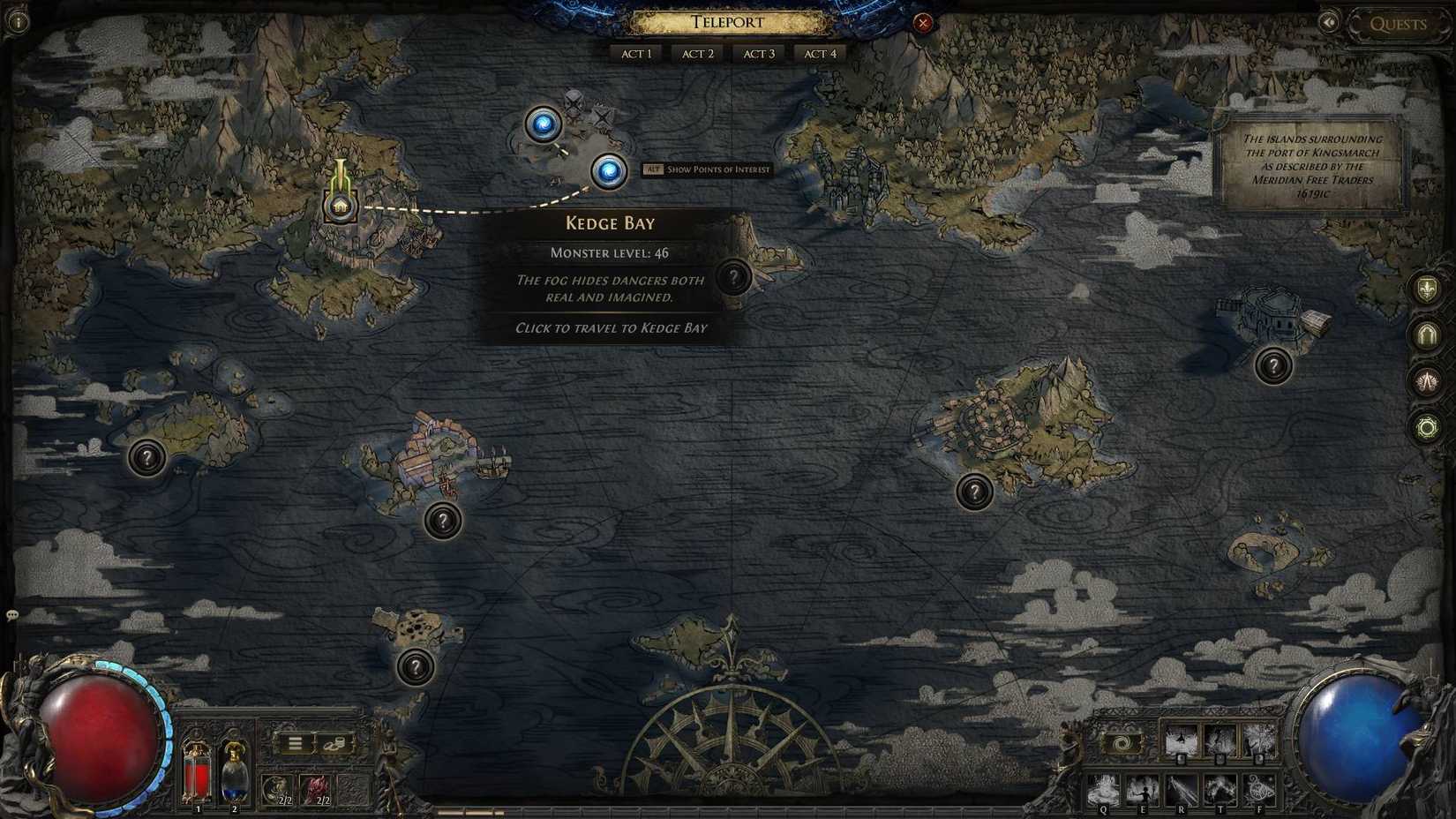Select the green circular sigil icon on right sidebar
The width and height of the screenshot is (1456, 819).
tap(1430, 427)
